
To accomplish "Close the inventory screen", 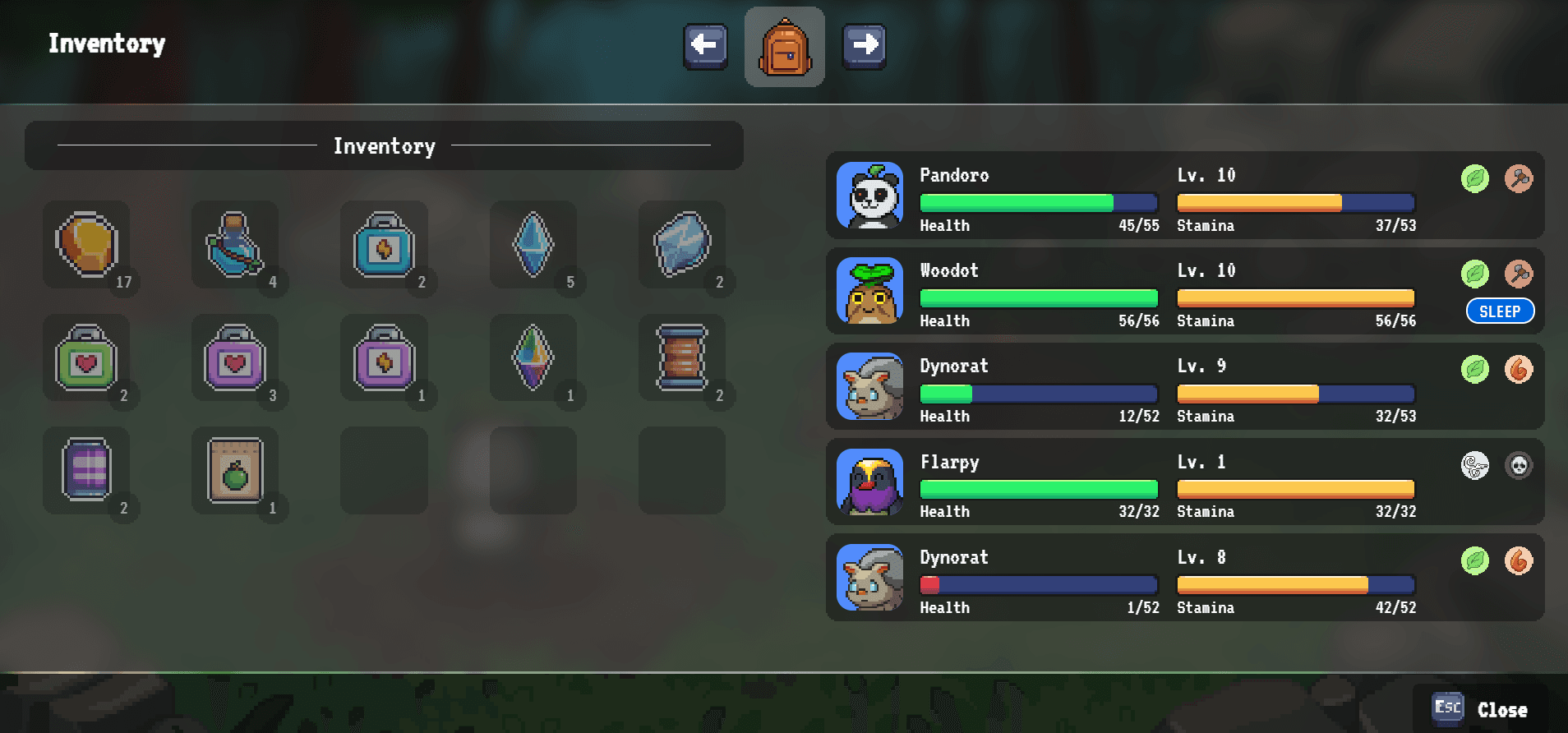I will pos(1481,708).
